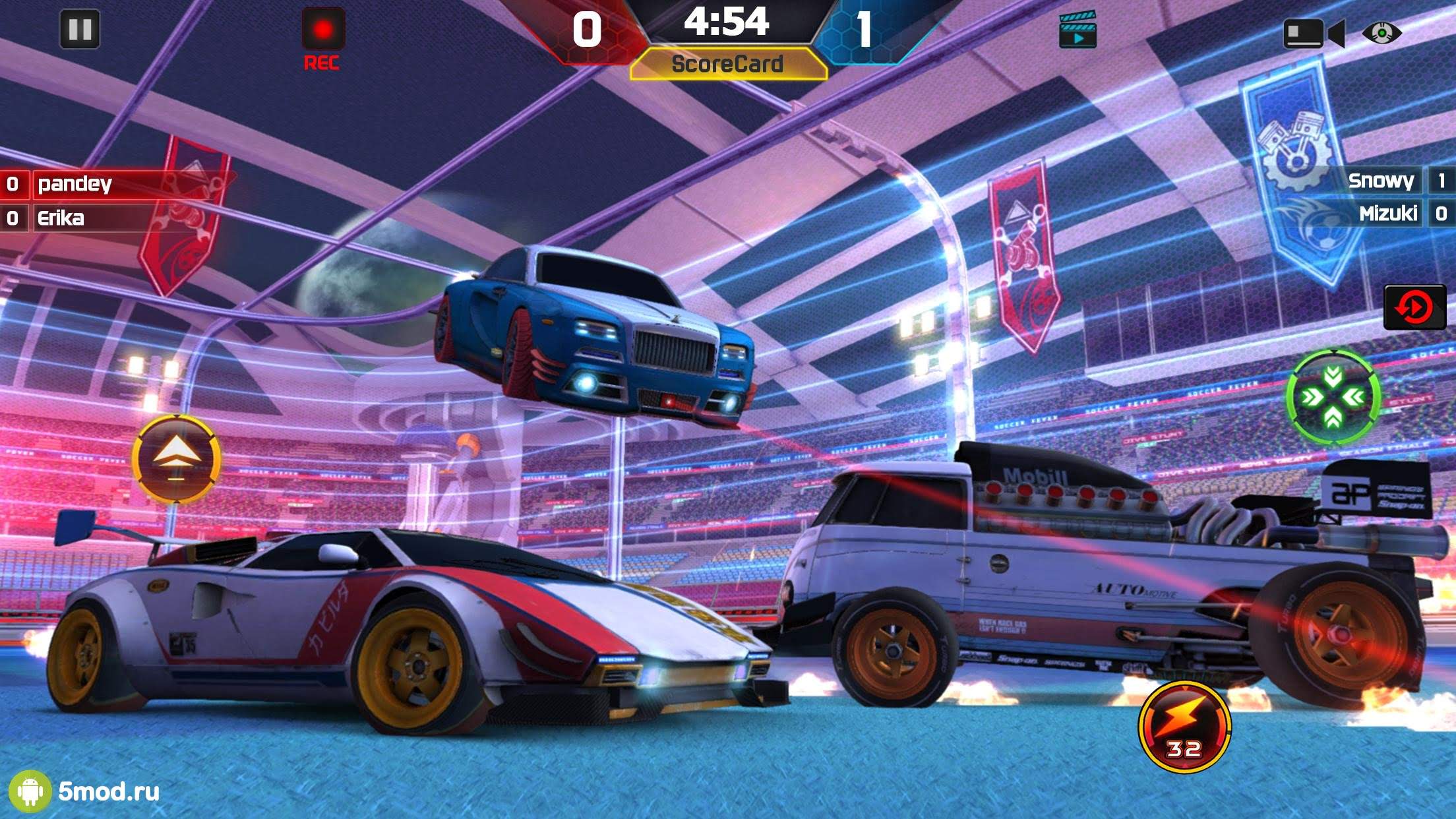Activate the green stunt arrows button

tap(1333, 397)
